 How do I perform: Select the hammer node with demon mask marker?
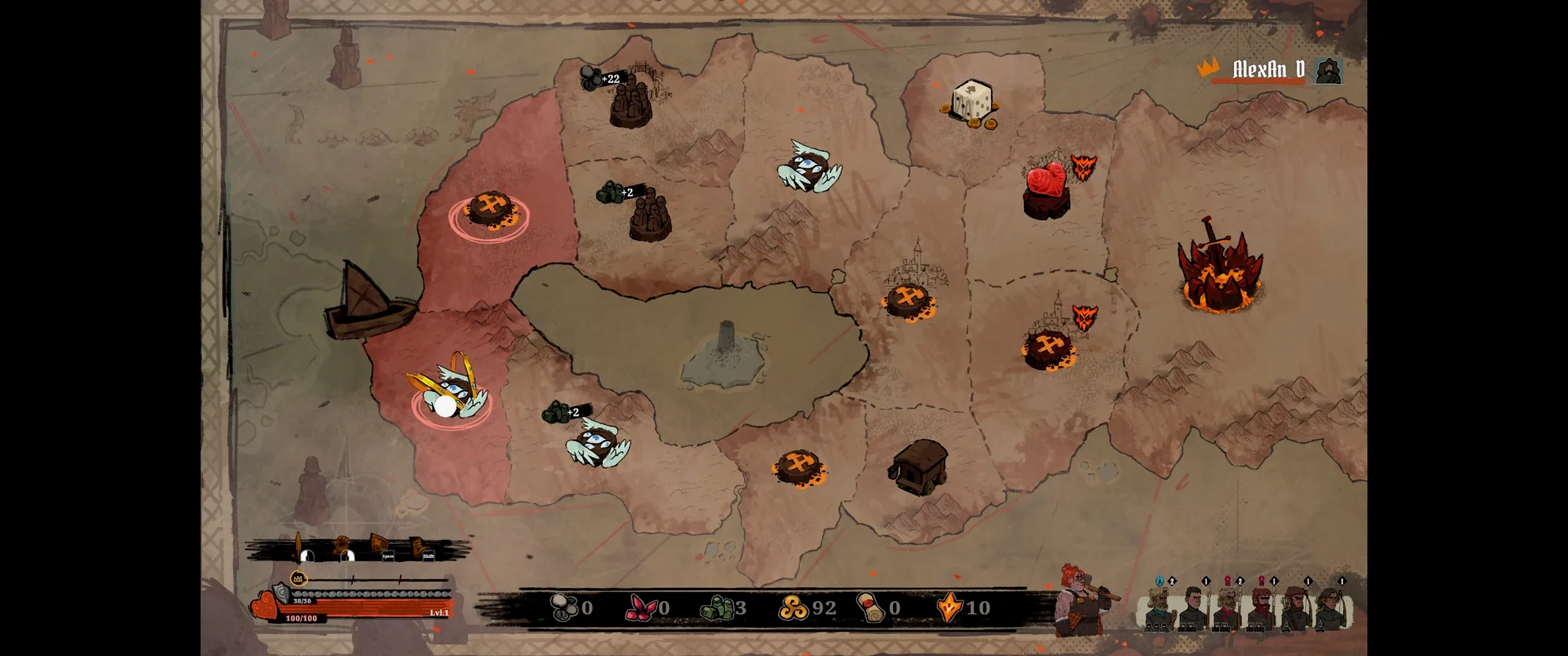(1049, 349)
